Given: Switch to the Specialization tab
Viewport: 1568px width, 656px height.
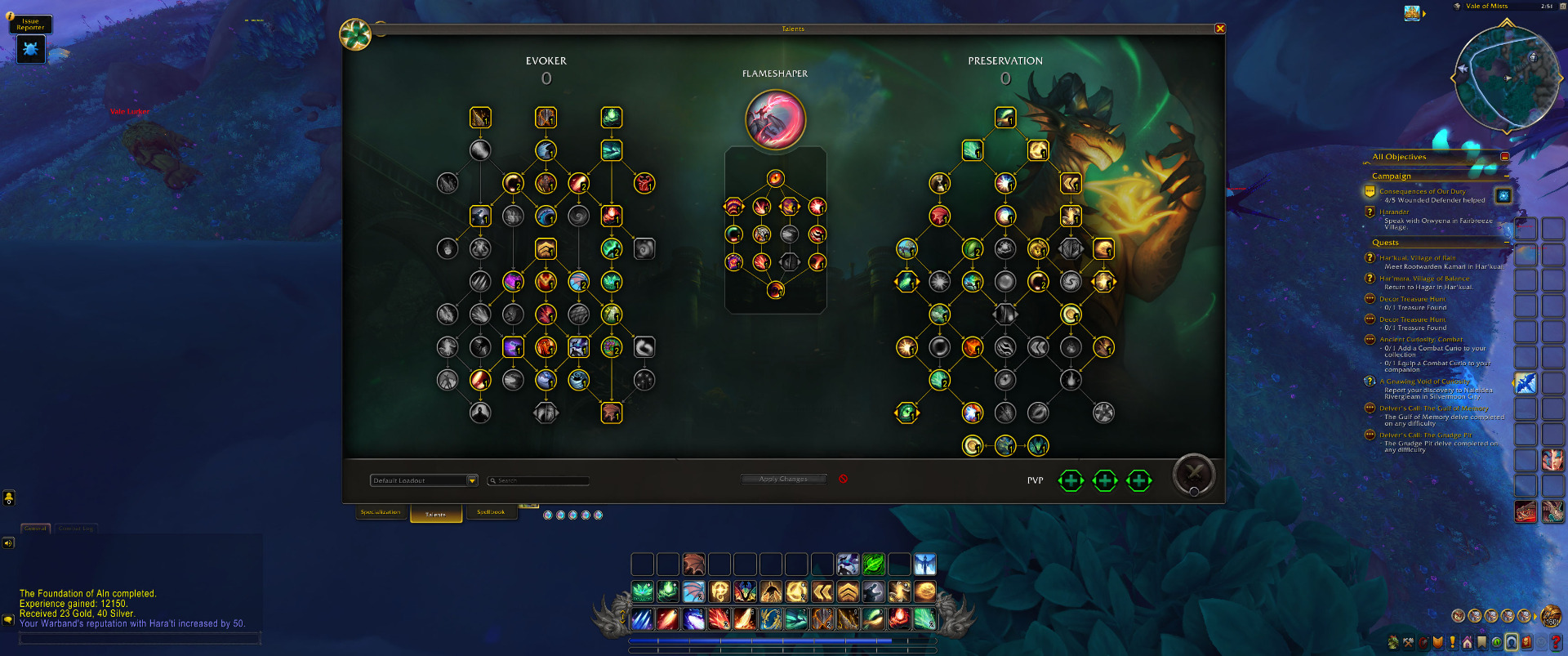Looking at the screenshot, I should (381, 512).
